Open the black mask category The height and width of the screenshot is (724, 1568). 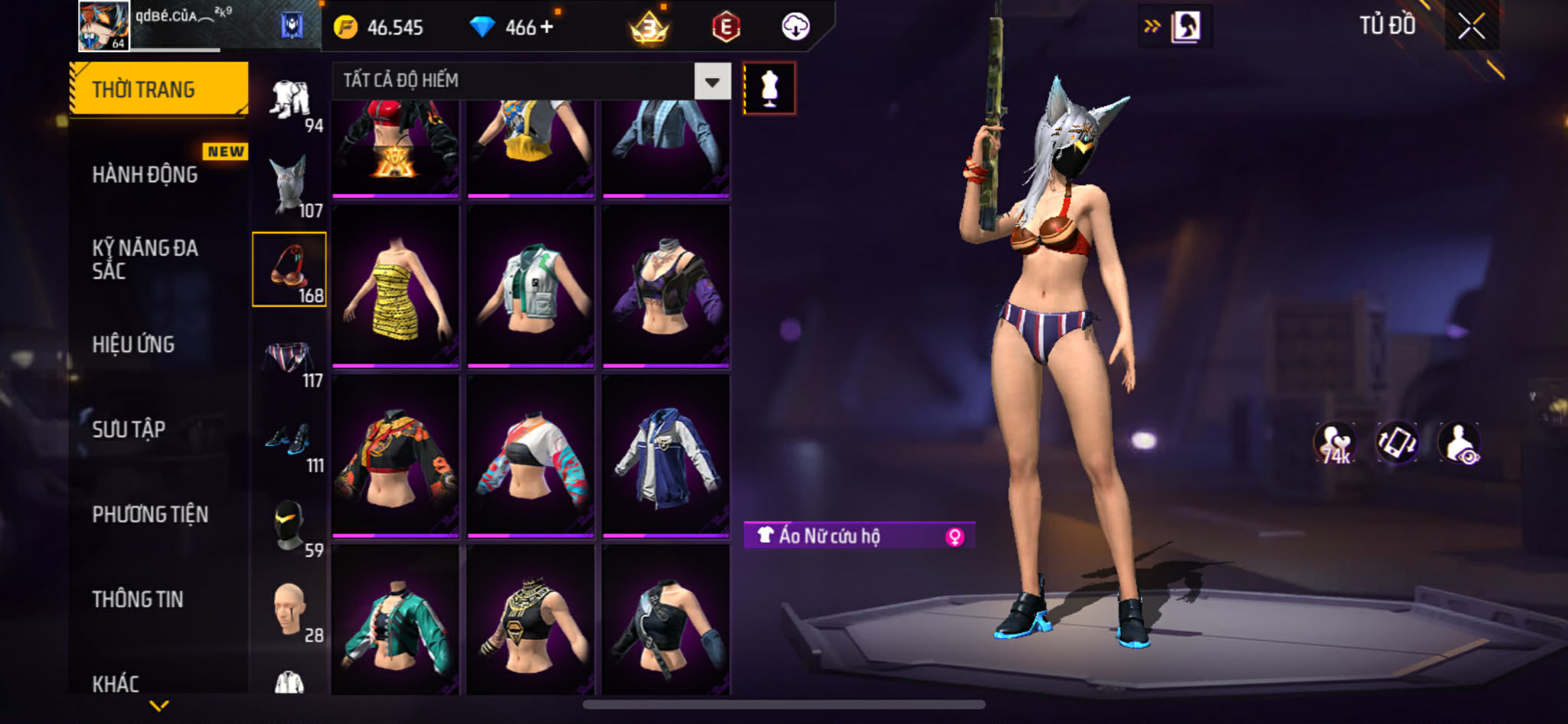[x=290, y=528]
